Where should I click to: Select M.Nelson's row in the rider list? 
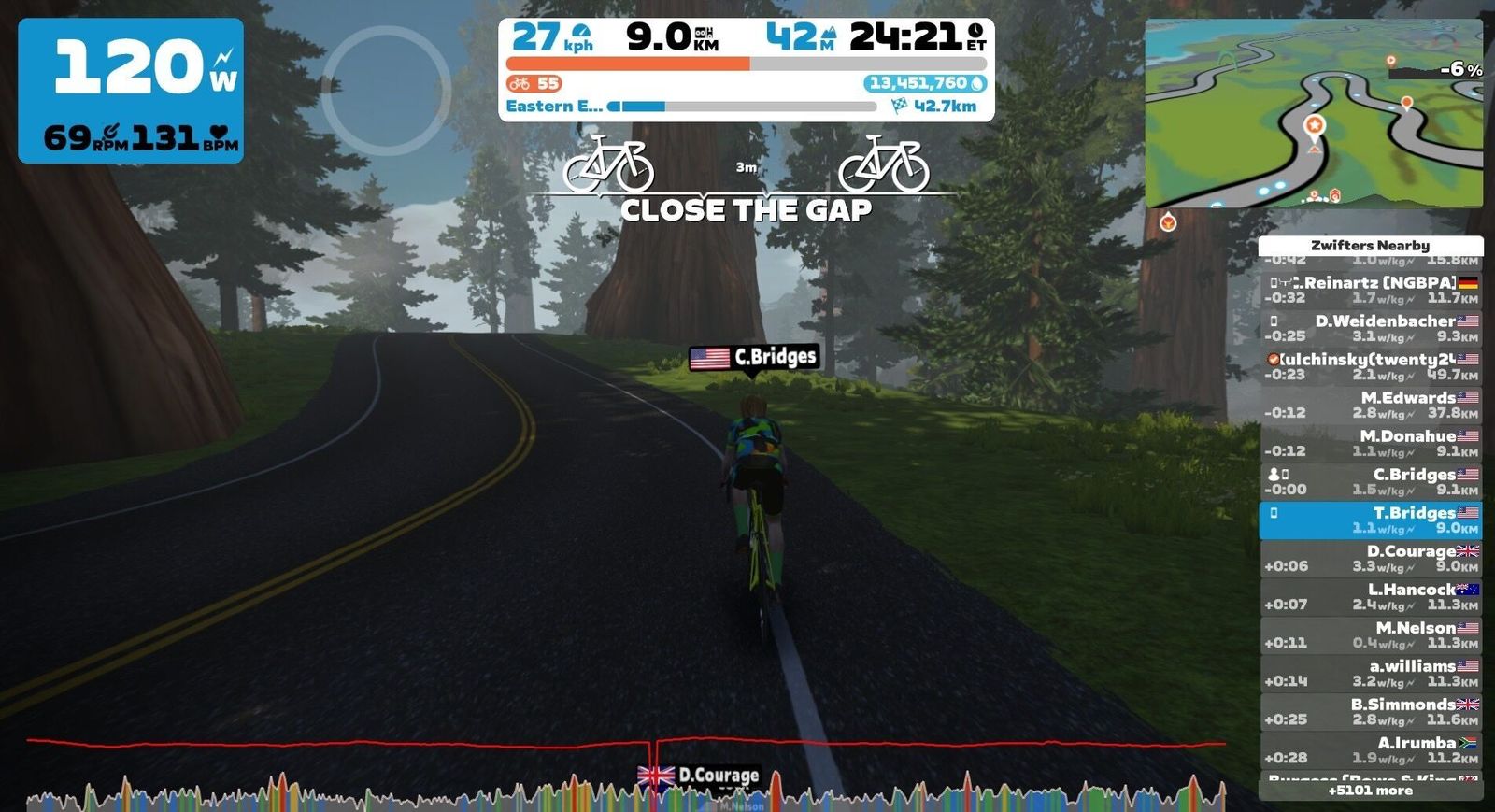coord(1370,634)
